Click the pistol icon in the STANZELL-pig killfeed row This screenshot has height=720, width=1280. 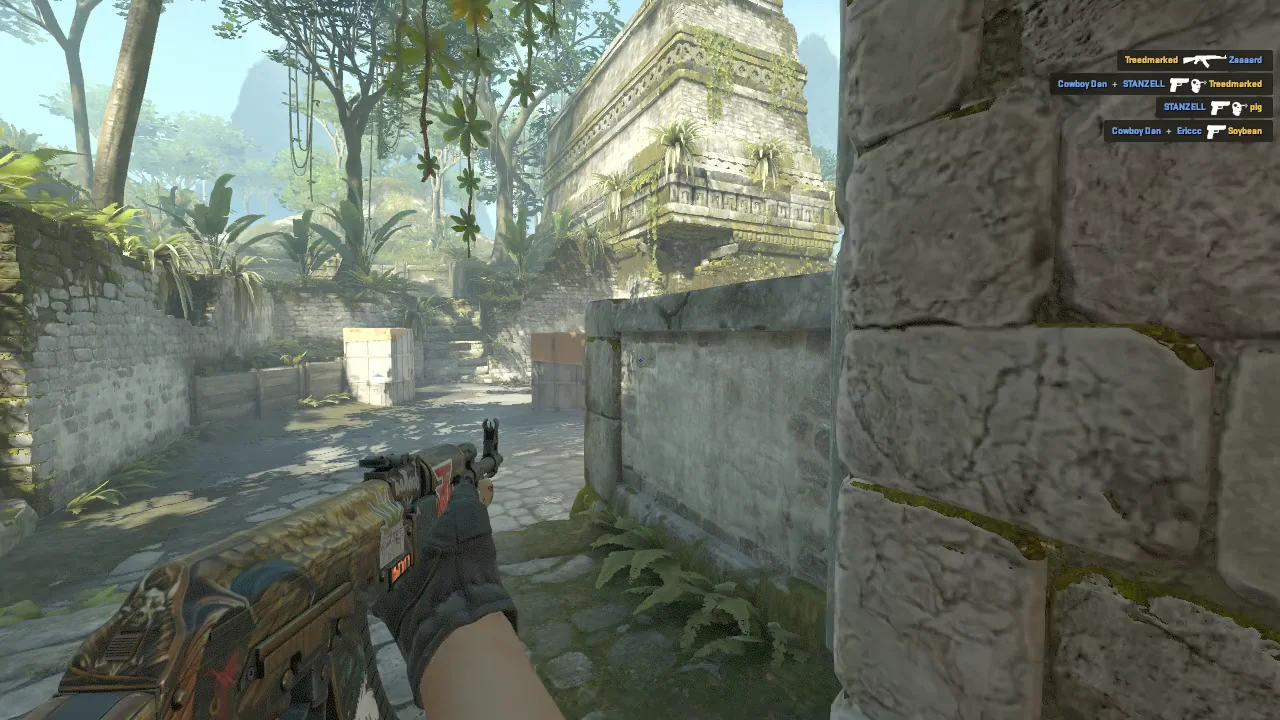1218,107
